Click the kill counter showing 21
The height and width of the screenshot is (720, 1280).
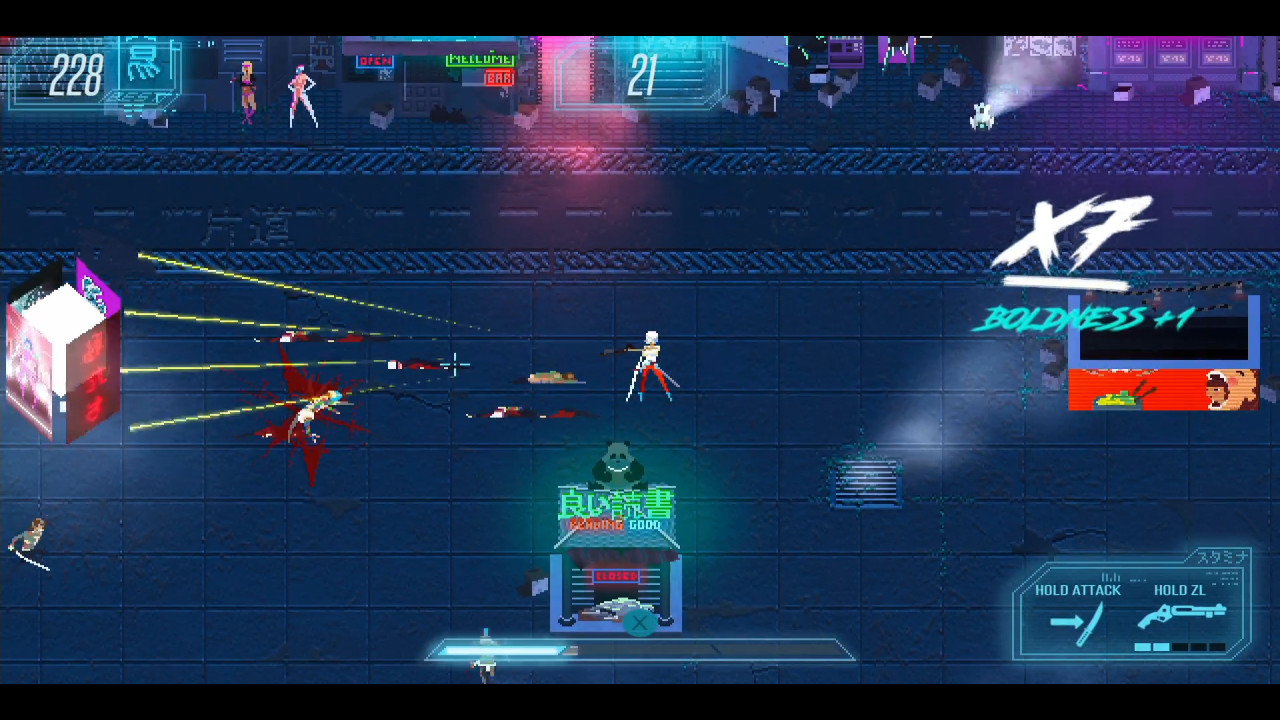click(646, 74)
